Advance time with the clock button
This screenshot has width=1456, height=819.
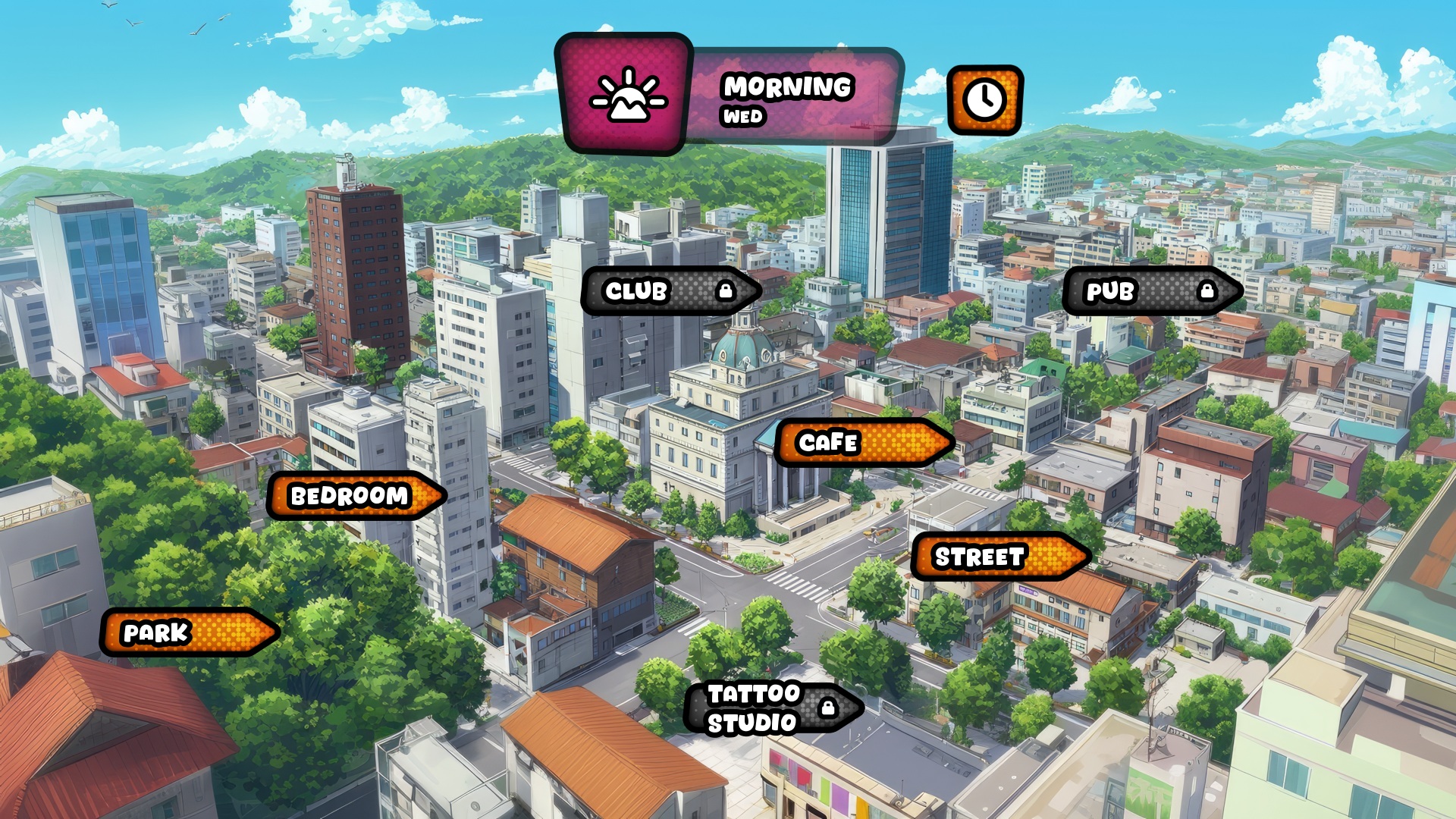point(984,100)
